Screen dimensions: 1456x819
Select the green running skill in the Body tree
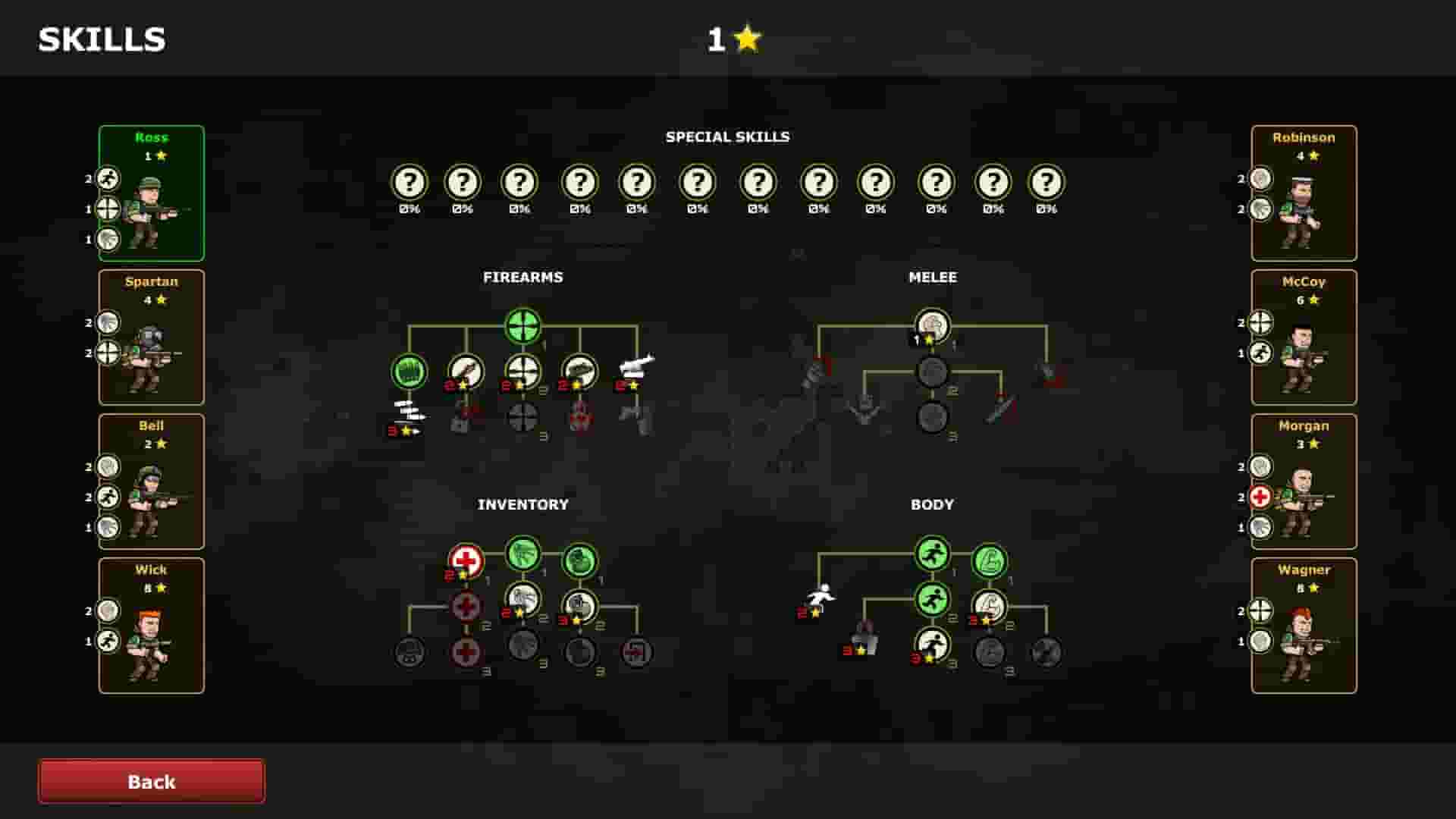[931, 554]
